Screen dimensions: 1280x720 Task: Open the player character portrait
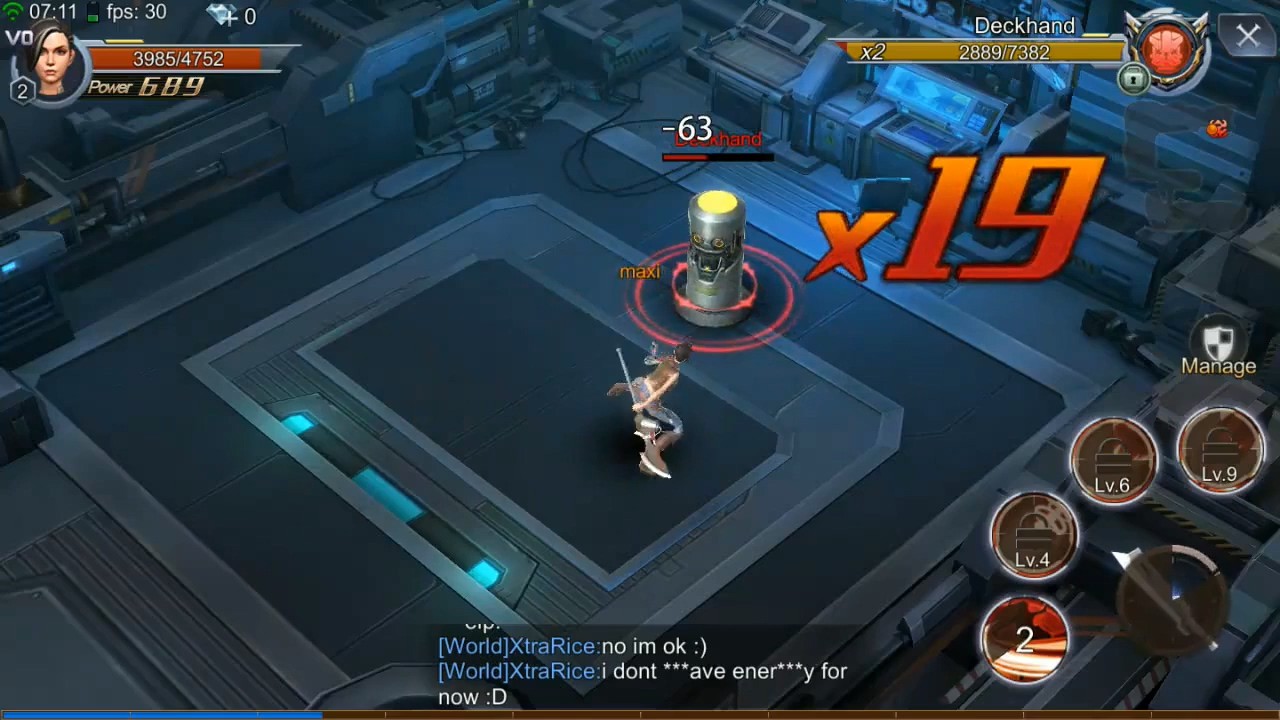click(52, 58)
